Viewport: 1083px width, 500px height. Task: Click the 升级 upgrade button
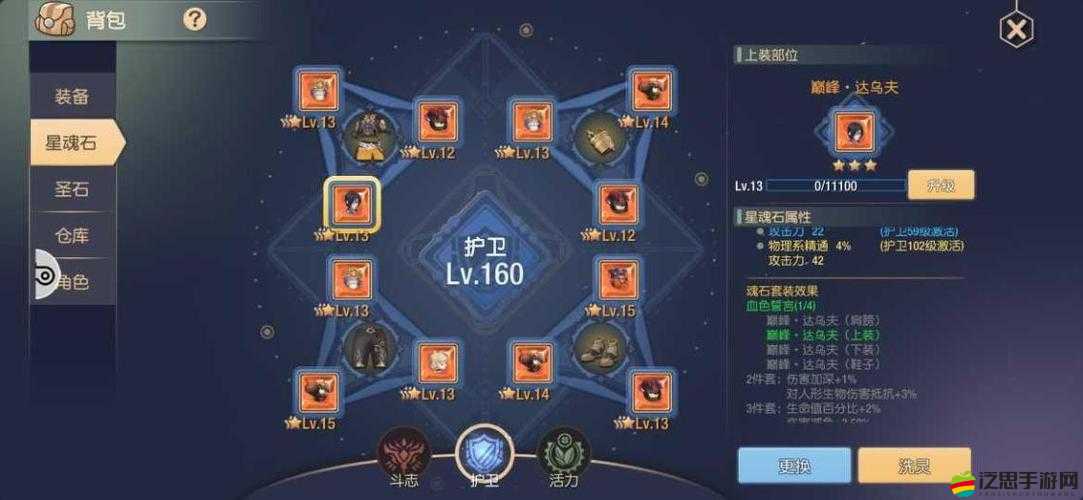(940, 185)
